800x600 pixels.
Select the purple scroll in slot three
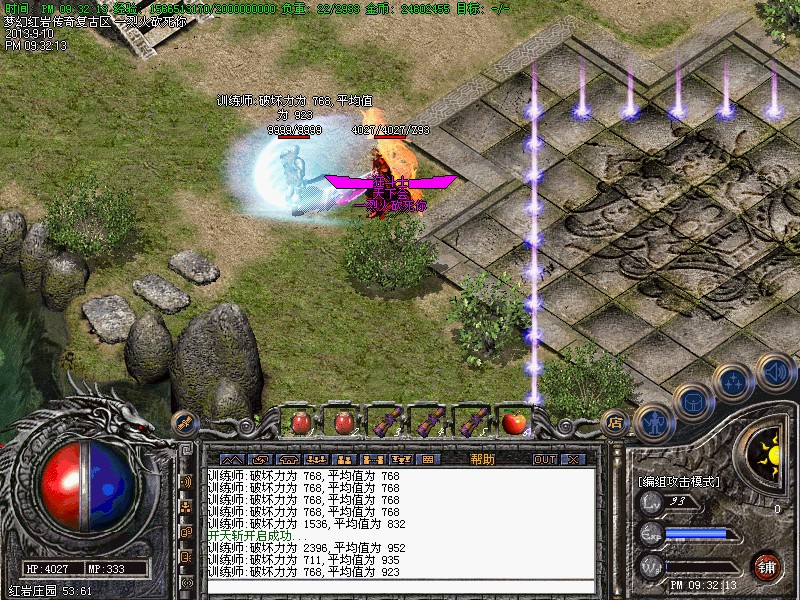pos(386,422)
